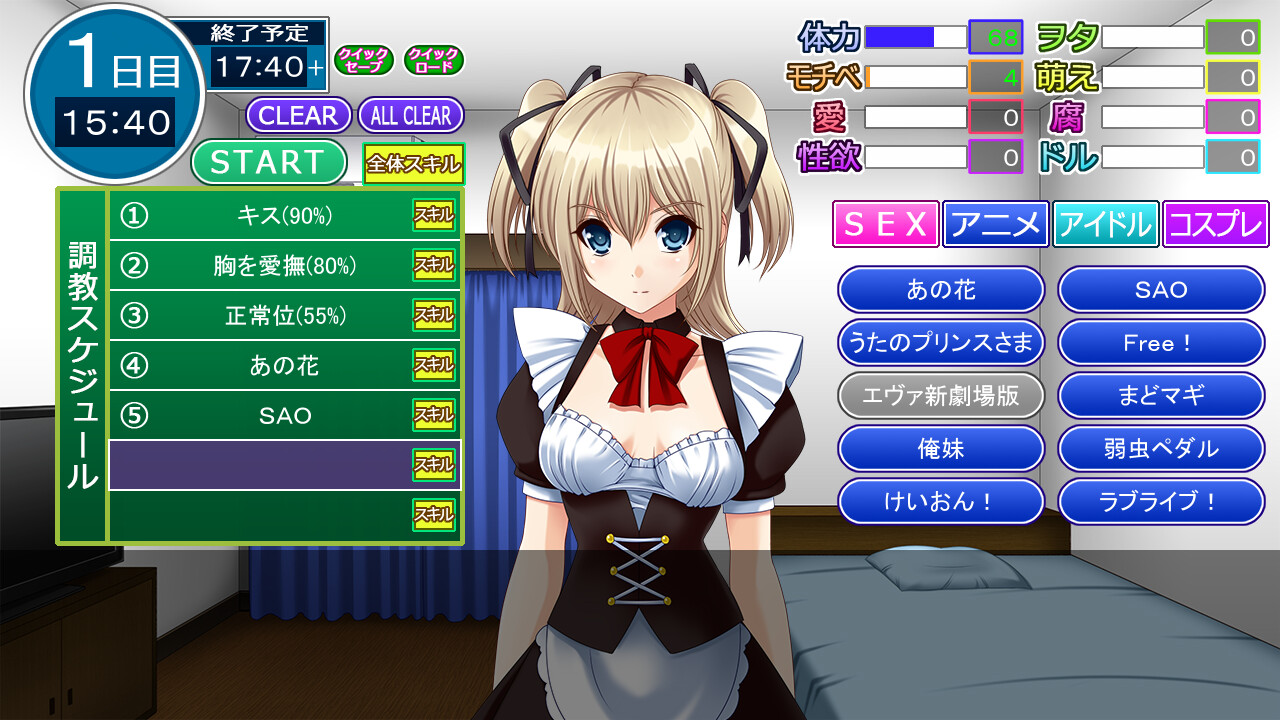The height and width of the screenshot is (720, 1280).
Task: Open the 全体スキル panel
Action: point(413,164)
